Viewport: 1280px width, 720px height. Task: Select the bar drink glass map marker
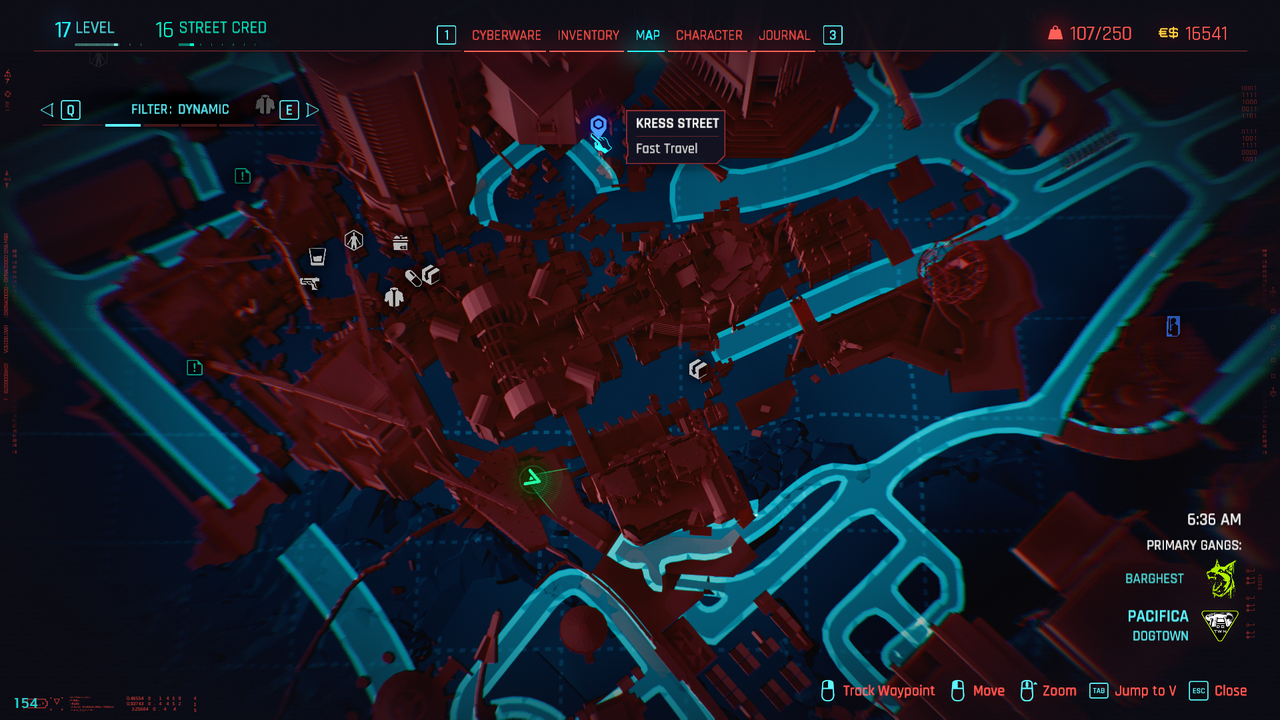point(317,254)
